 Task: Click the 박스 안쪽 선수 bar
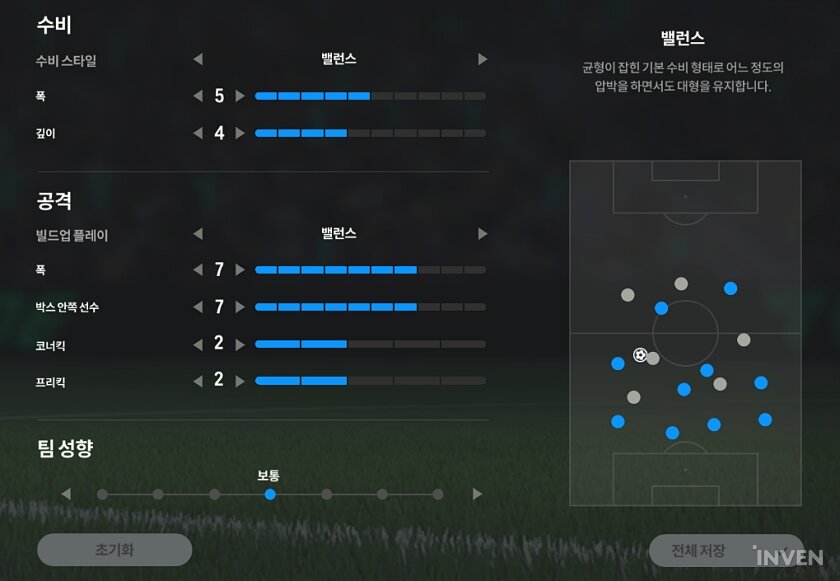click(370, 307)
